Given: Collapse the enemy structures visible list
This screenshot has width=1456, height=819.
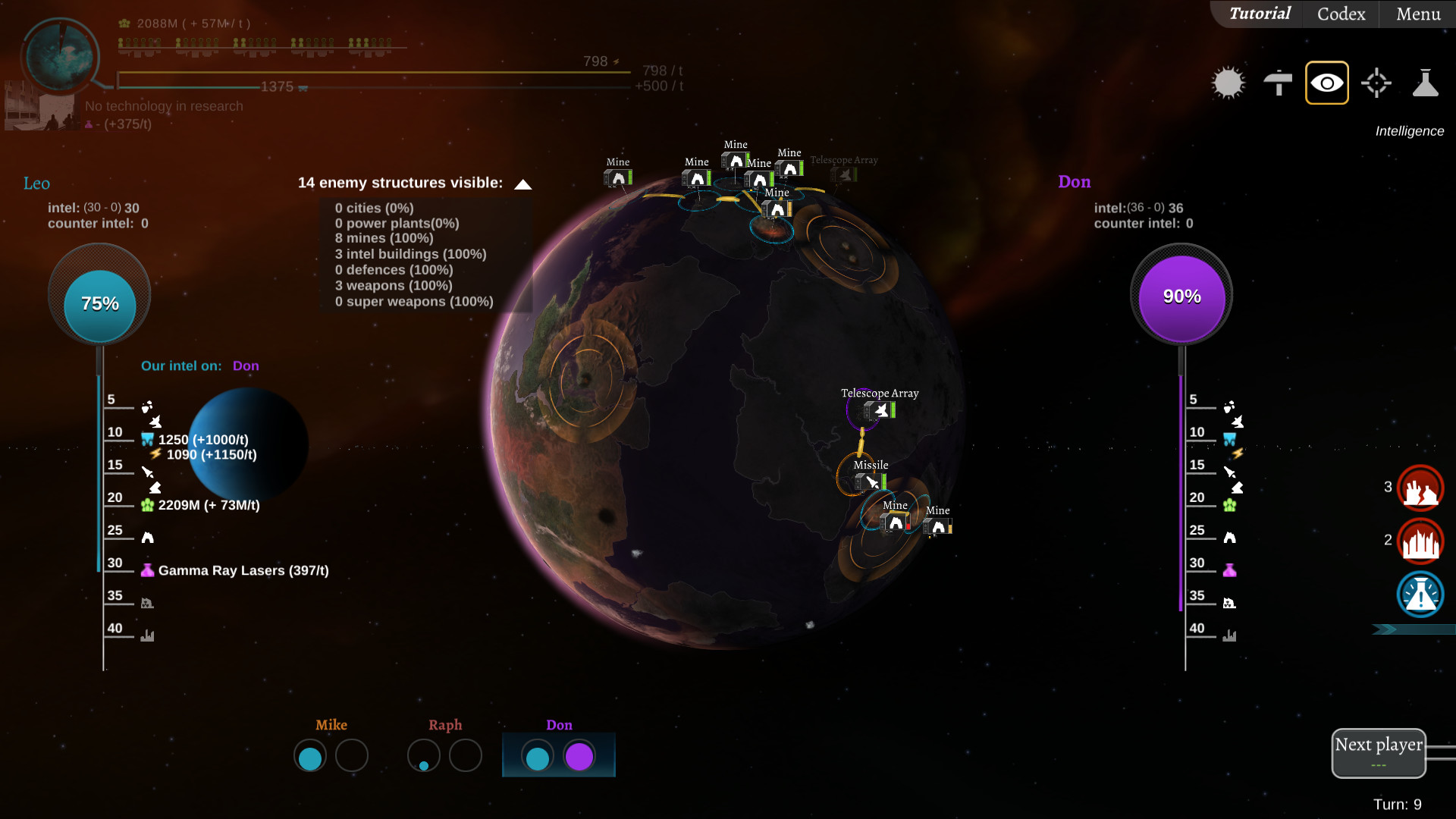Looking at the screenshot, I should (x=522, y=183).
